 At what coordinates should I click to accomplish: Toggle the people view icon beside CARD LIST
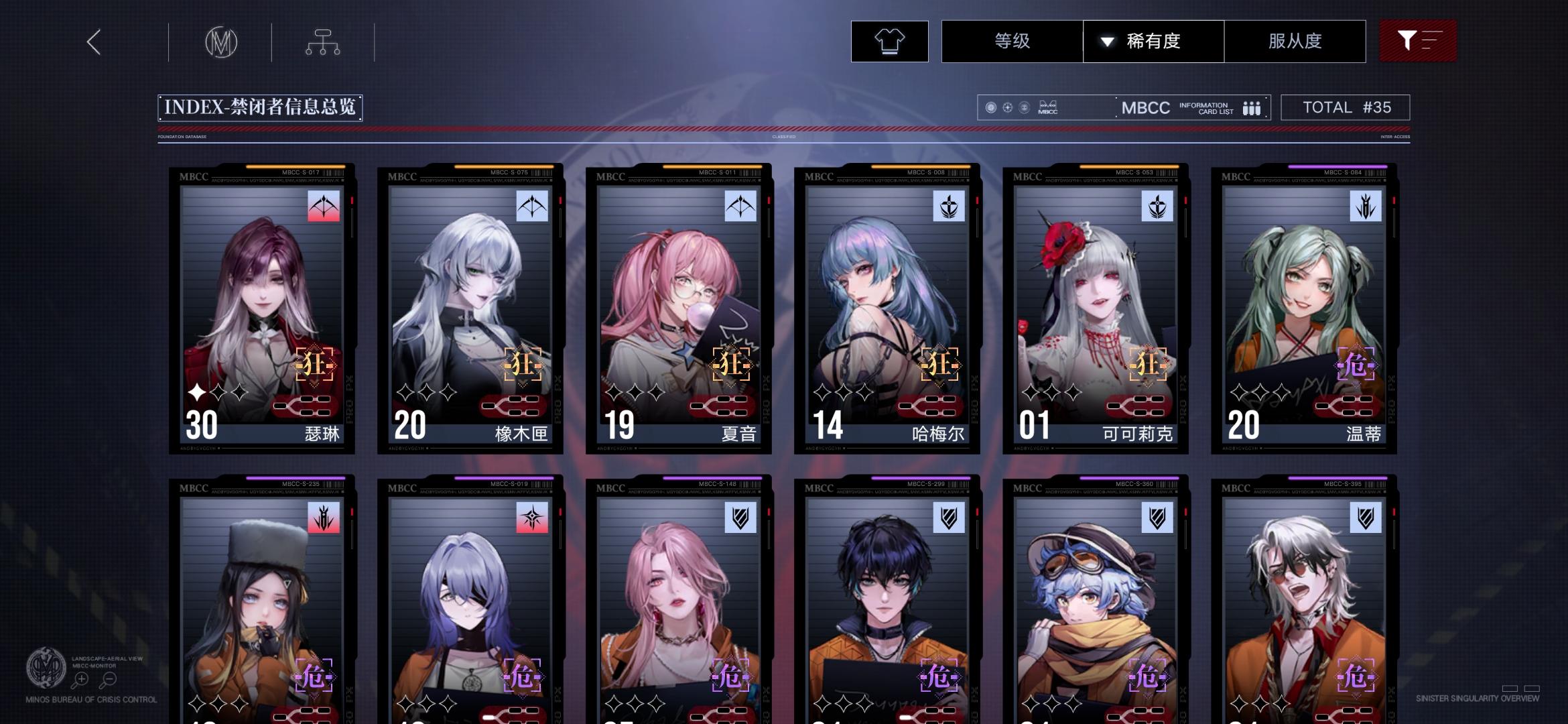tap(1252, 107)
